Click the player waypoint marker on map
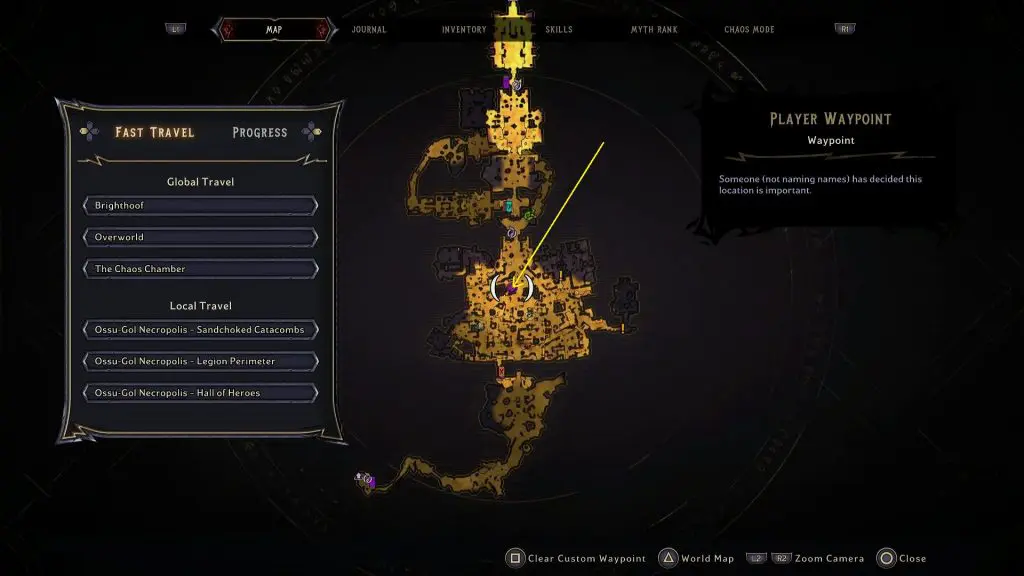This screenshot has width=1024, height=576. pyautogui.click(x=512, y=288)
